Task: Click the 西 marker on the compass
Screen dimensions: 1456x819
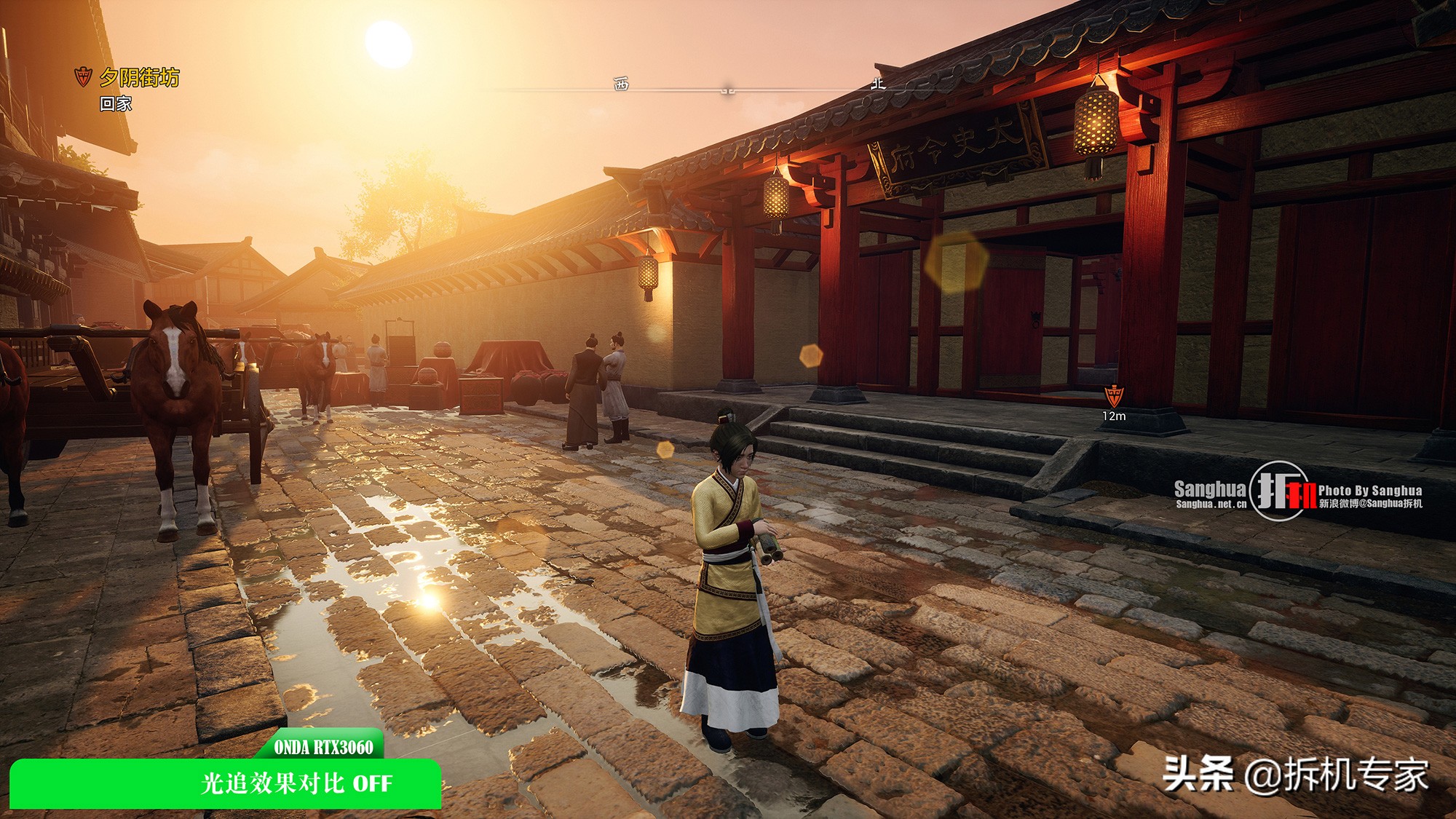Action: click(x=621, y=84)
